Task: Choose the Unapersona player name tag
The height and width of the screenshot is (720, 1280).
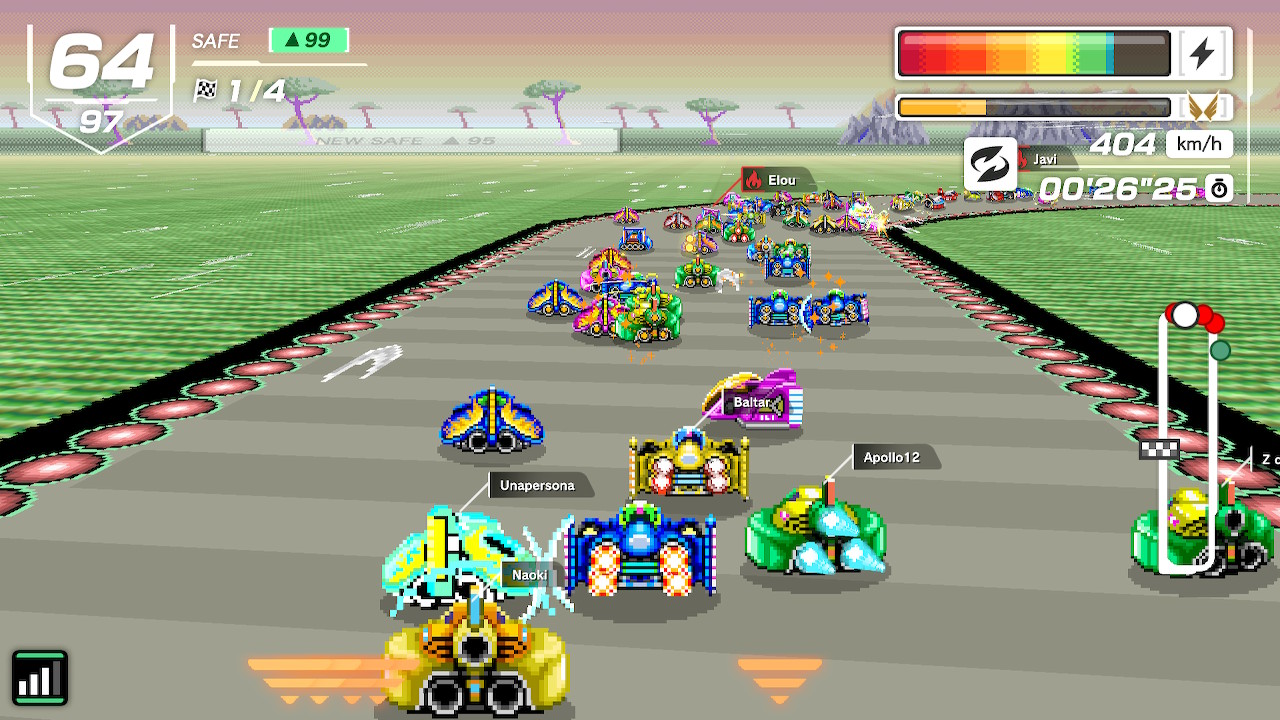Action: pyautogui.click(x=537, y=486)
